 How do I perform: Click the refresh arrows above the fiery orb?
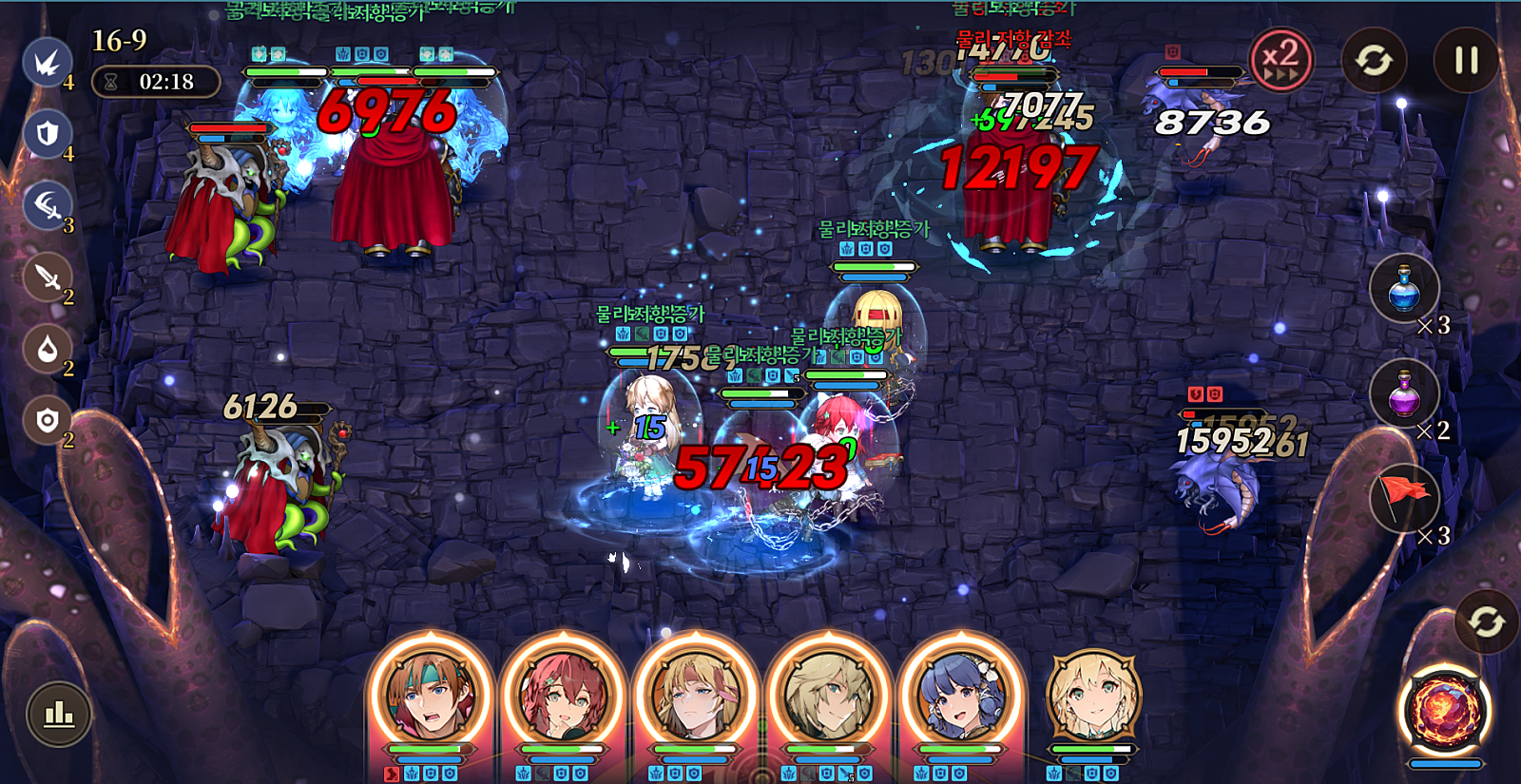click(x=1486, y=621)
